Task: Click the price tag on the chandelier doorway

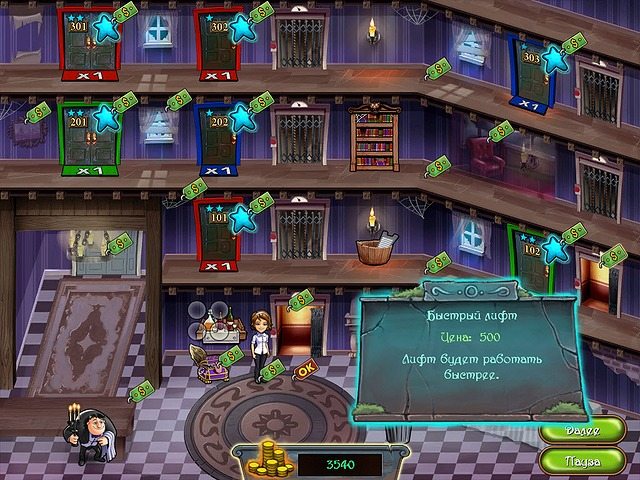Action: pyautogui.click(x=120, y=242)
